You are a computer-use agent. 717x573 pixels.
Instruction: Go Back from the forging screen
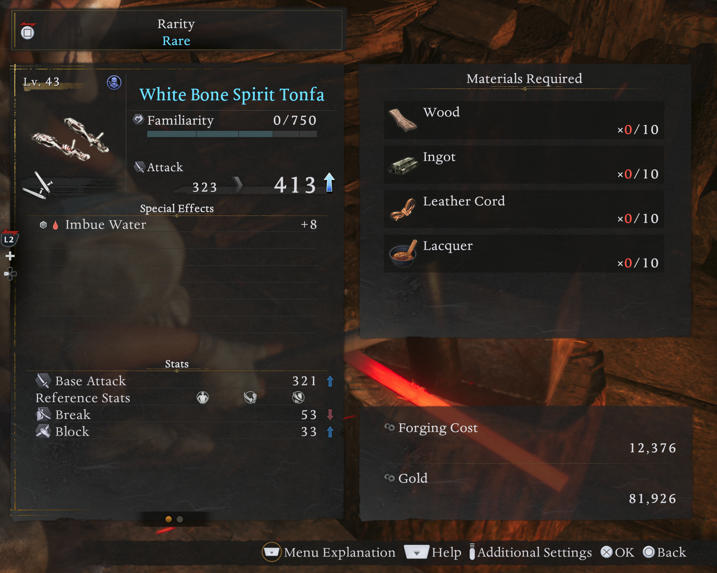[x=664, y=552]
